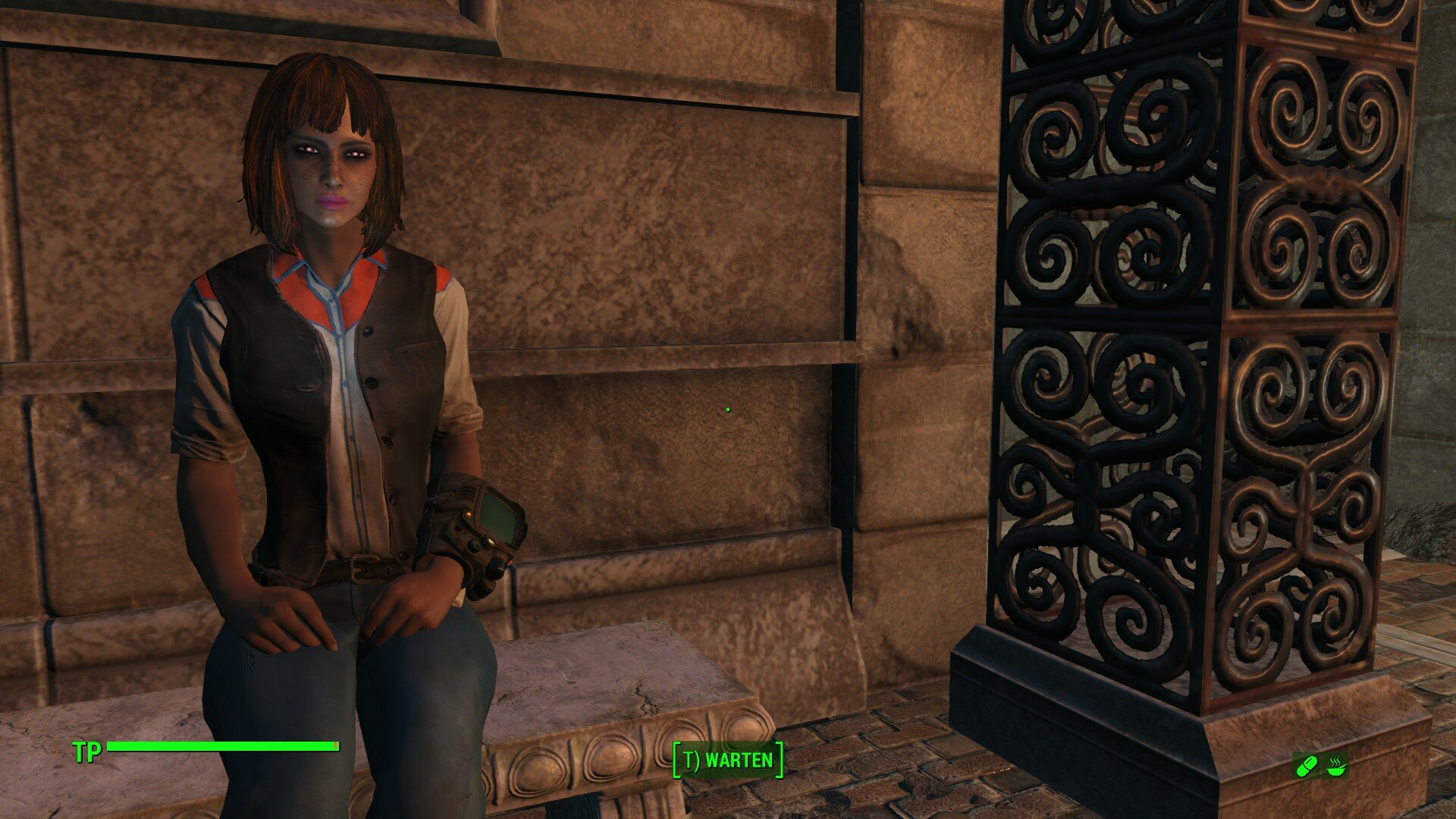Image resolution: width=1456 pixels, height=819 pixels.
Task: Click the Pip-Boy control knob
Action: pos(496,569)
